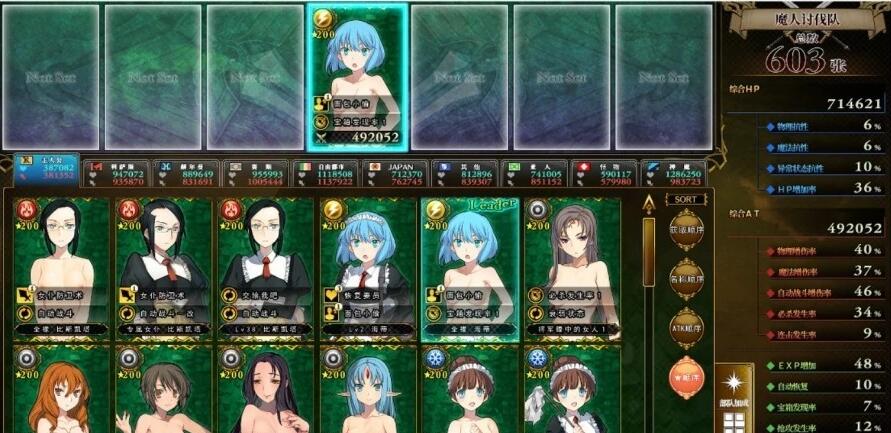Open the party bonus star panel

pos(735,392)
